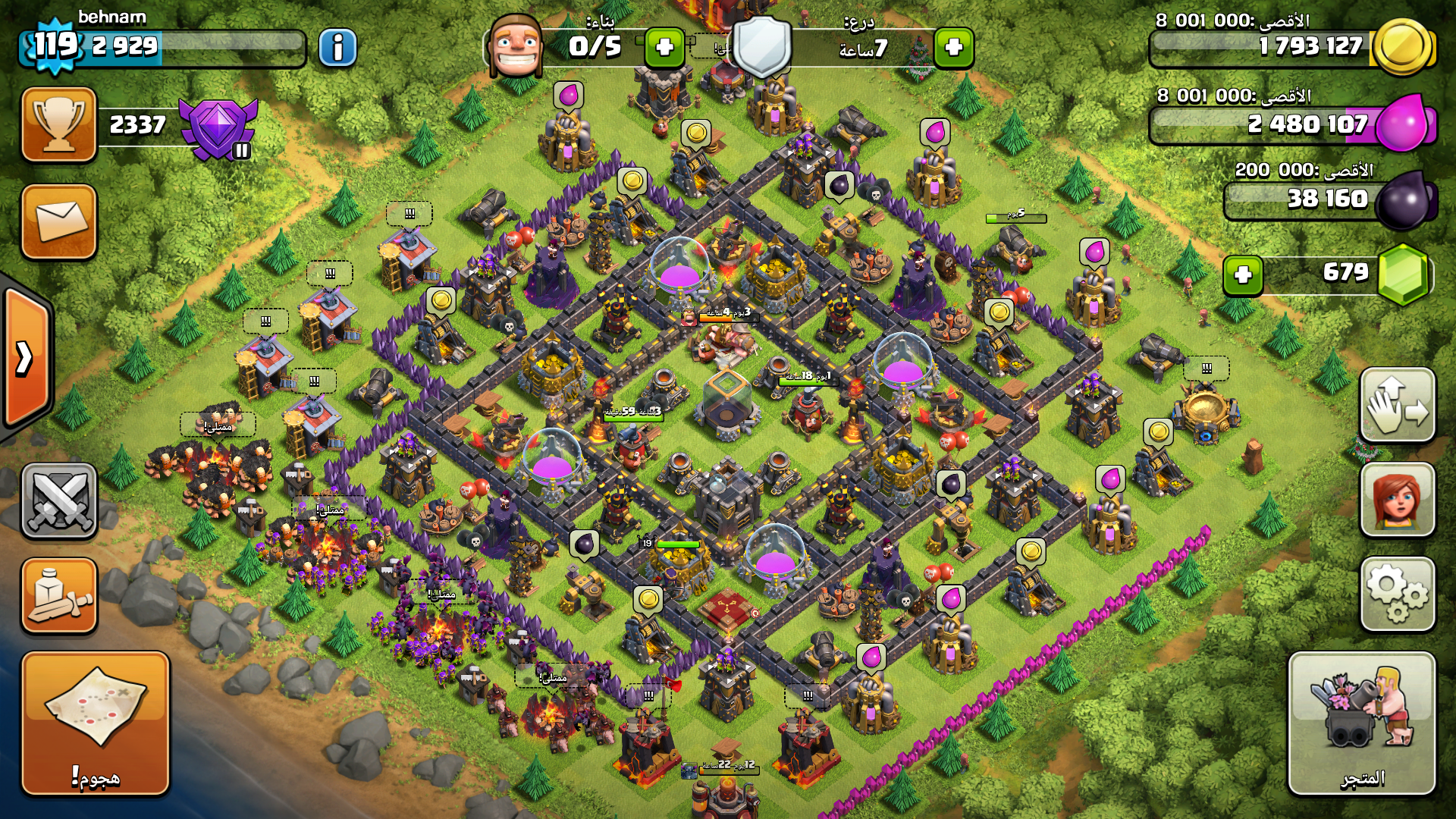Tap the white shield icon
The width and height of the screenshot is (1456, 819).
tap(762, 47)
